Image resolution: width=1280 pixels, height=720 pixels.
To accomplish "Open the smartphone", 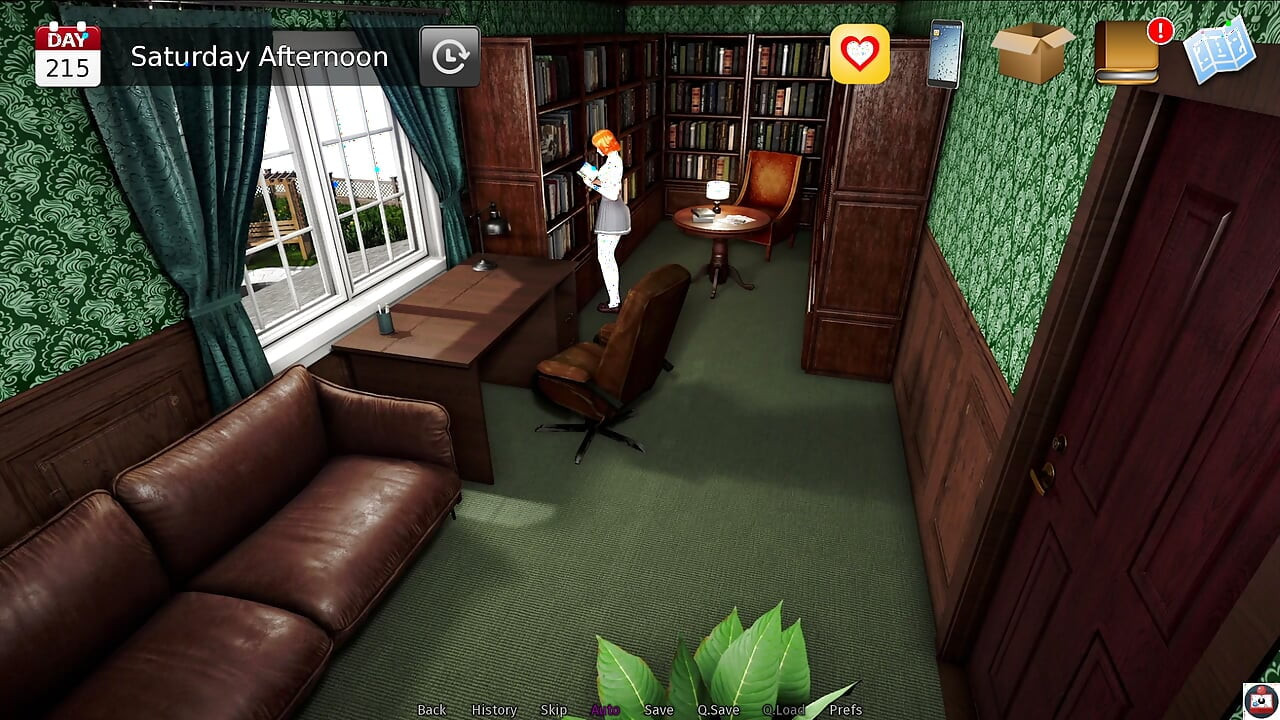I will (944, 54).
